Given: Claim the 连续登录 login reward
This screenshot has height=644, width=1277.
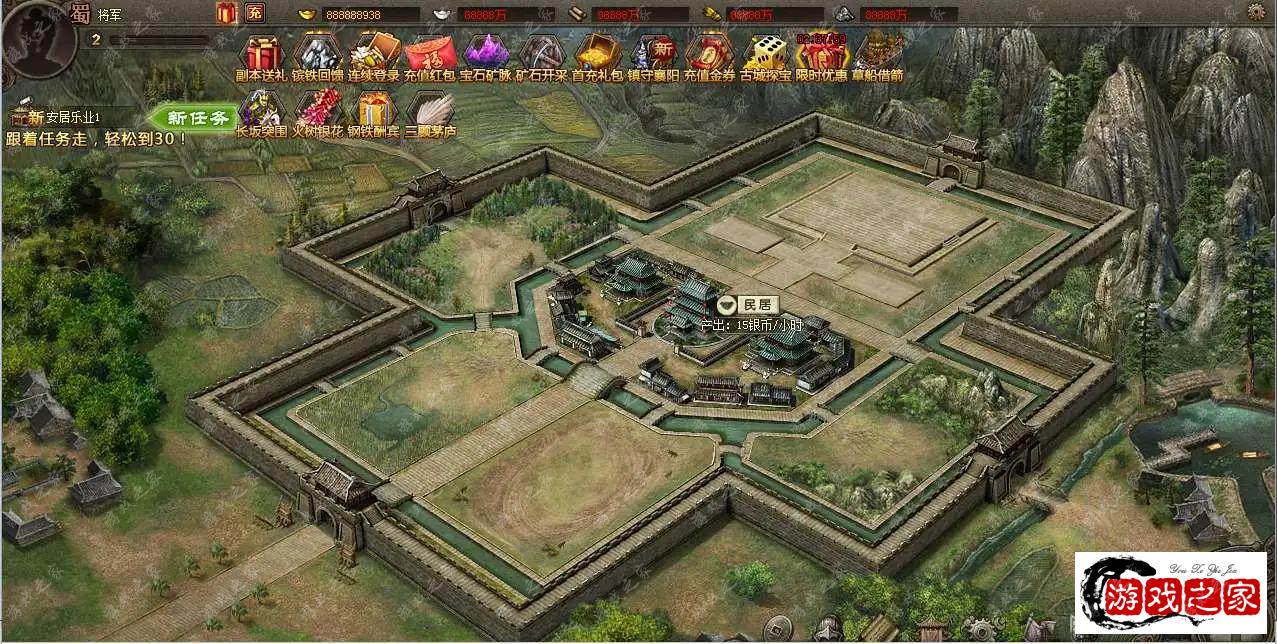Looking at the screenshot, I should point(374,53).
